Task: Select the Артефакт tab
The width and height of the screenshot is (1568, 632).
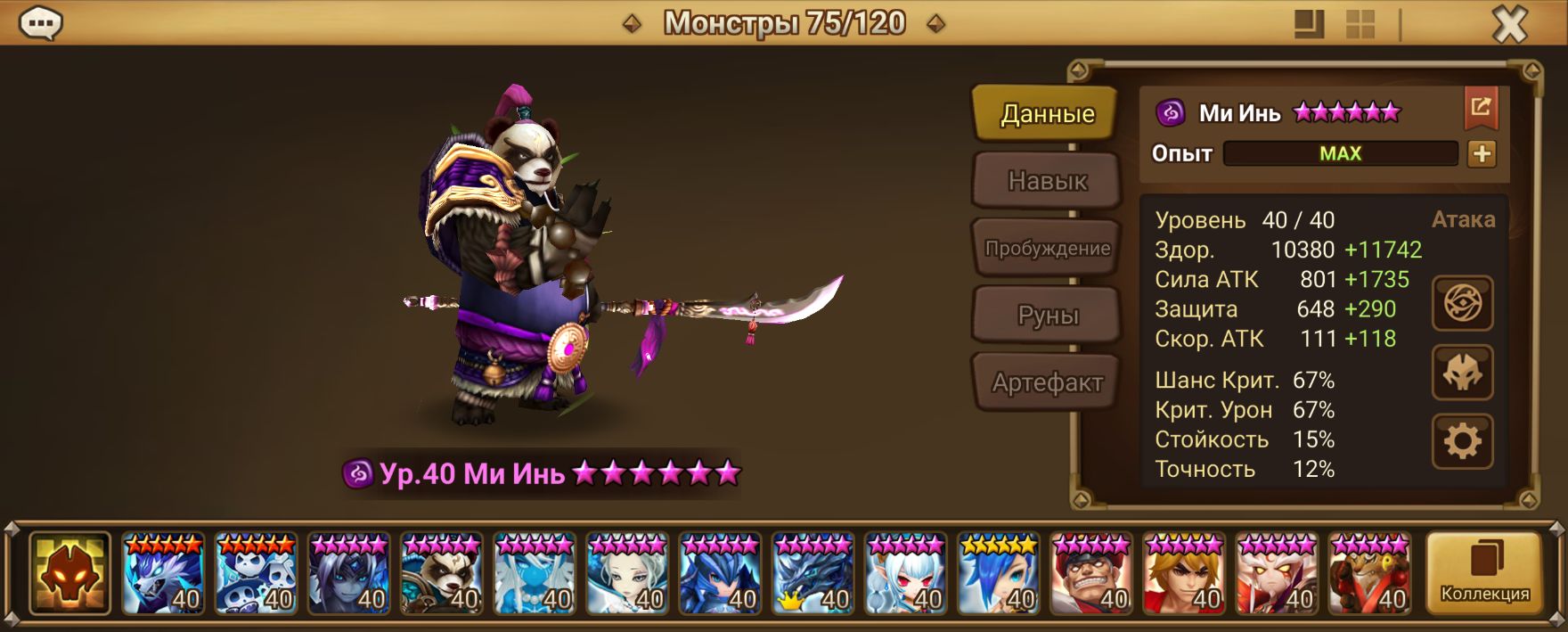Action: click(x=1047, y=383)
